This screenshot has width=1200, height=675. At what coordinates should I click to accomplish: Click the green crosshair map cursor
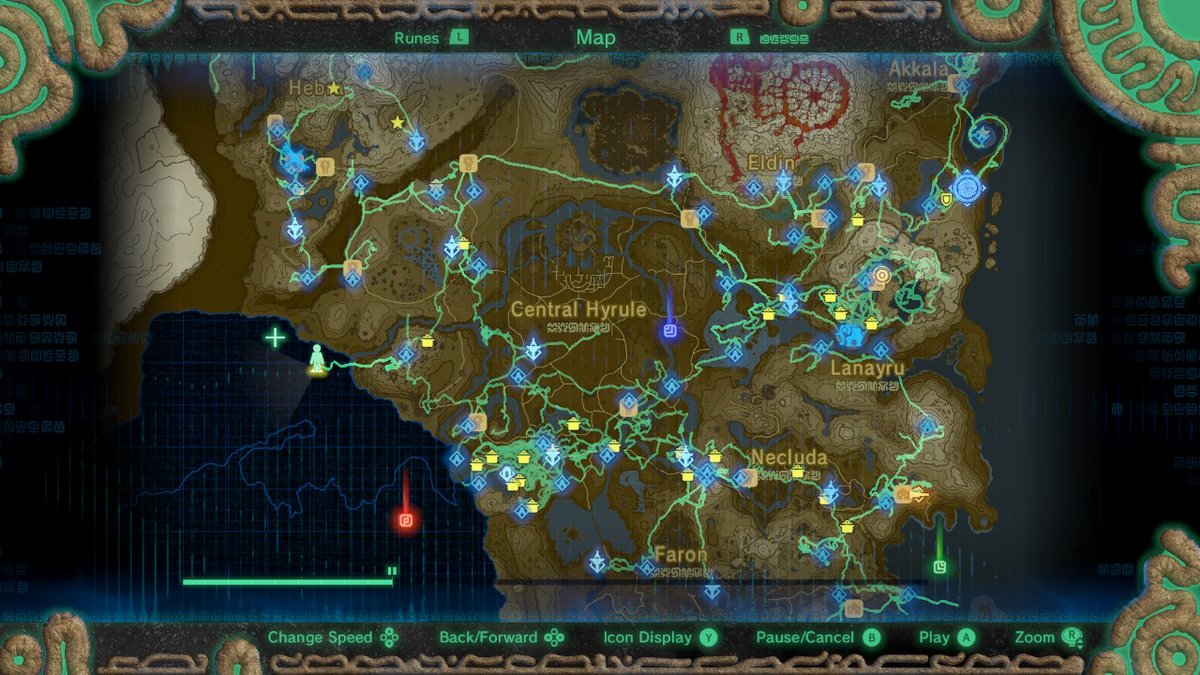point(275,337)
